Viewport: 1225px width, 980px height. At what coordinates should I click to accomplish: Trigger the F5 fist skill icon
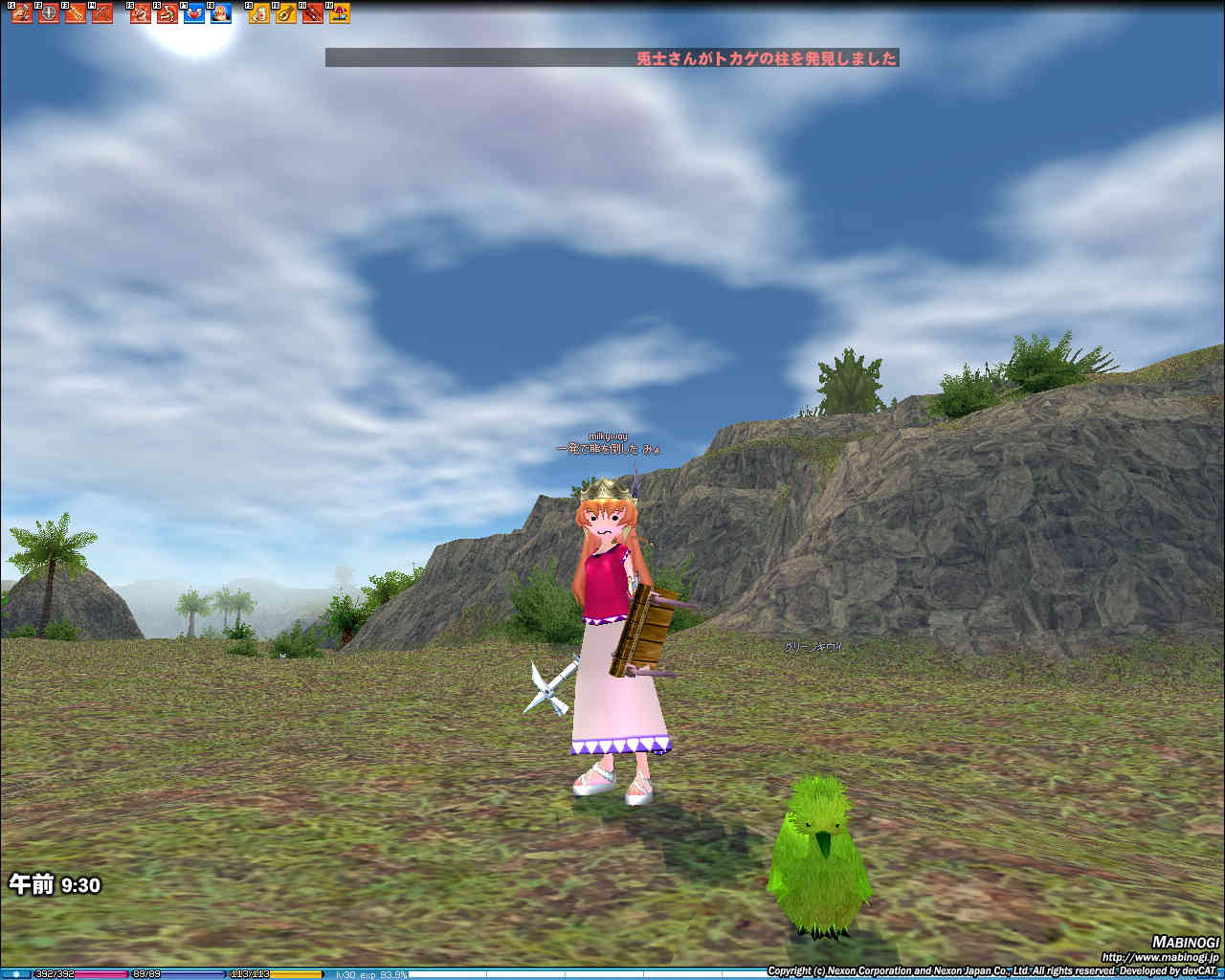tap(141, 13)
